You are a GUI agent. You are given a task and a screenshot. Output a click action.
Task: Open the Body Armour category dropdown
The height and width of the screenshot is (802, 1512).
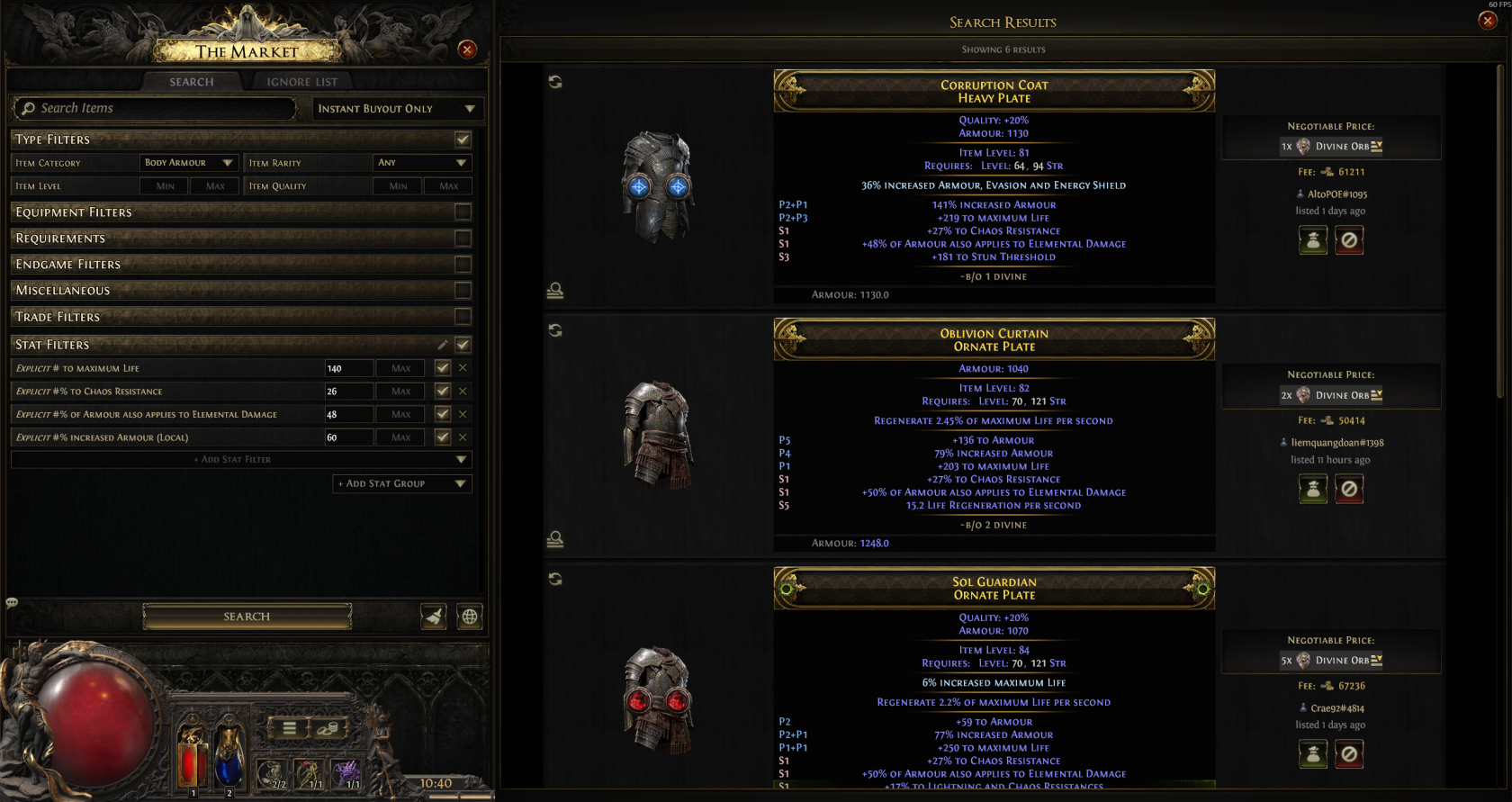coord(188,163)
